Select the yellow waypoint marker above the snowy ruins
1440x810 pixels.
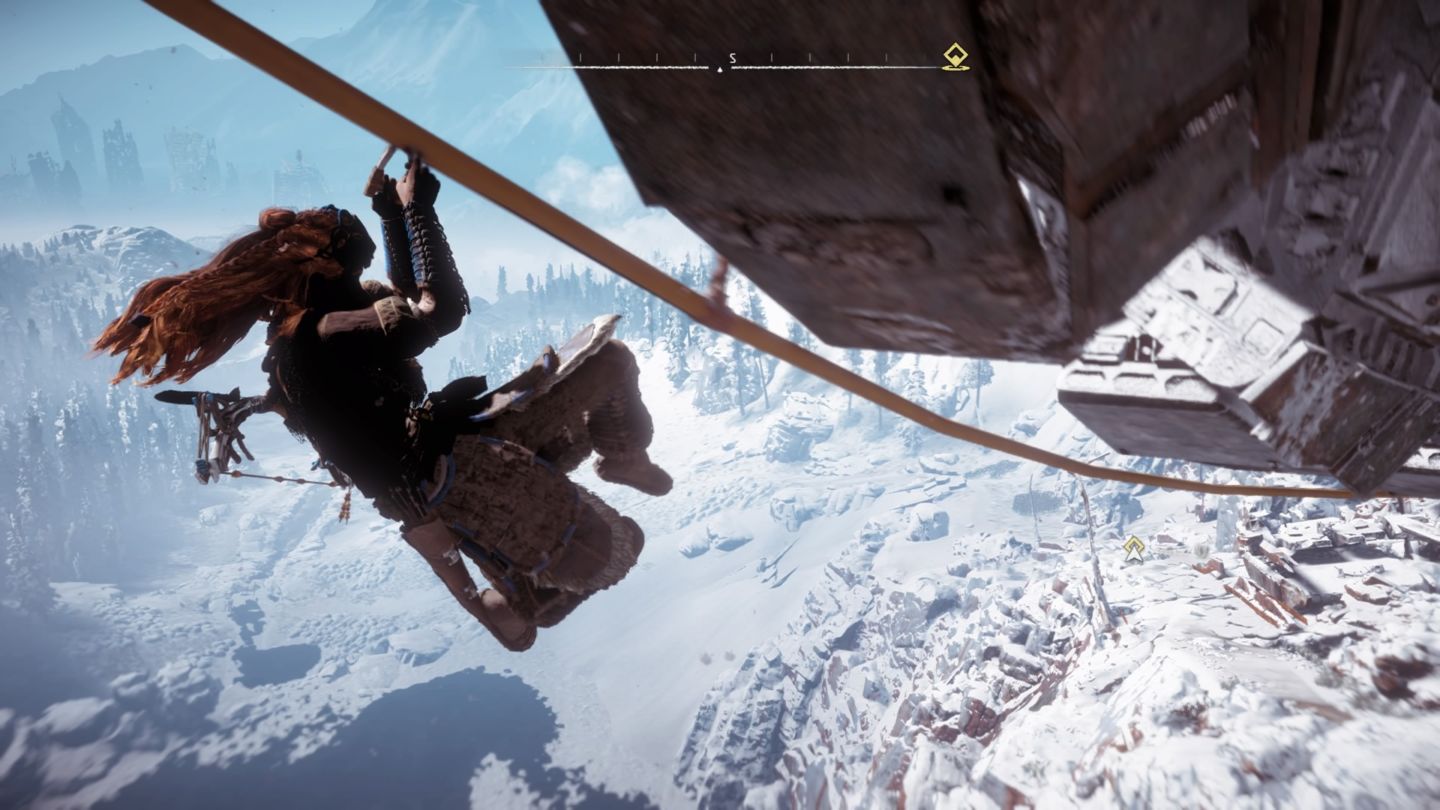click(1133, 548)
